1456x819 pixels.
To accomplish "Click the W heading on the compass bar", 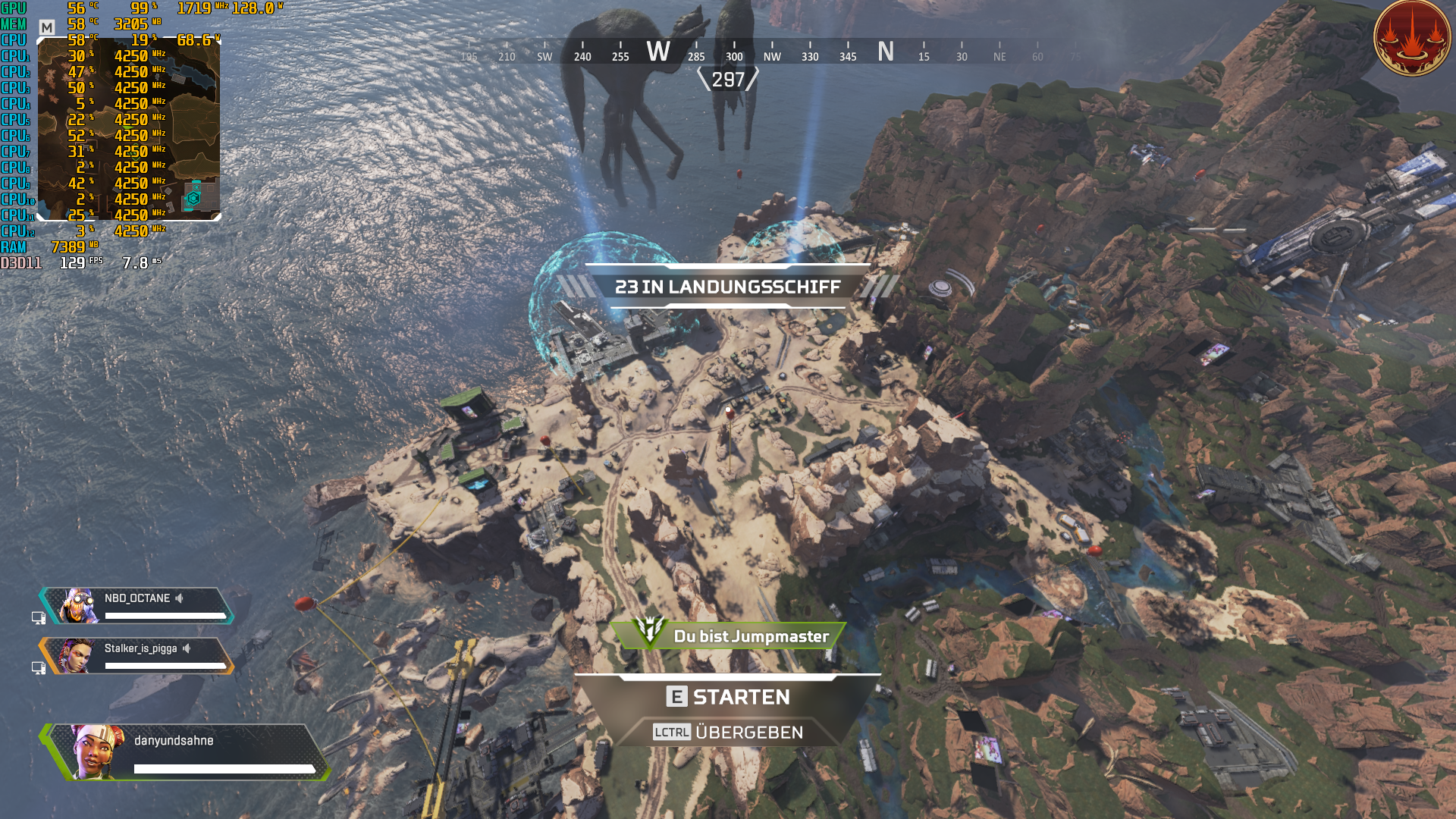I will 659,52.
